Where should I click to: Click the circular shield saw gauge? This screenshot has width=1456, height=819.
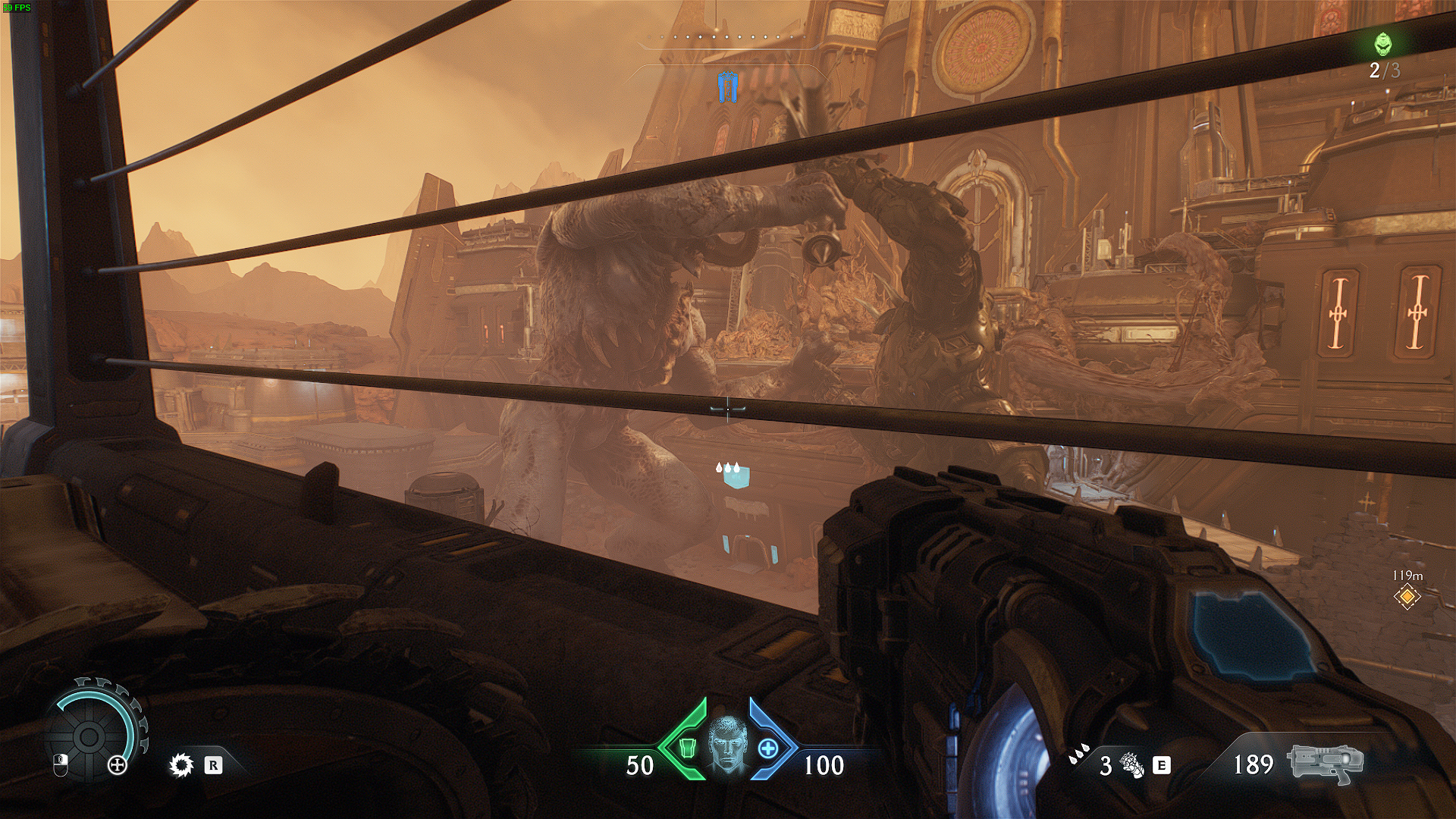(x=88, y=734)
